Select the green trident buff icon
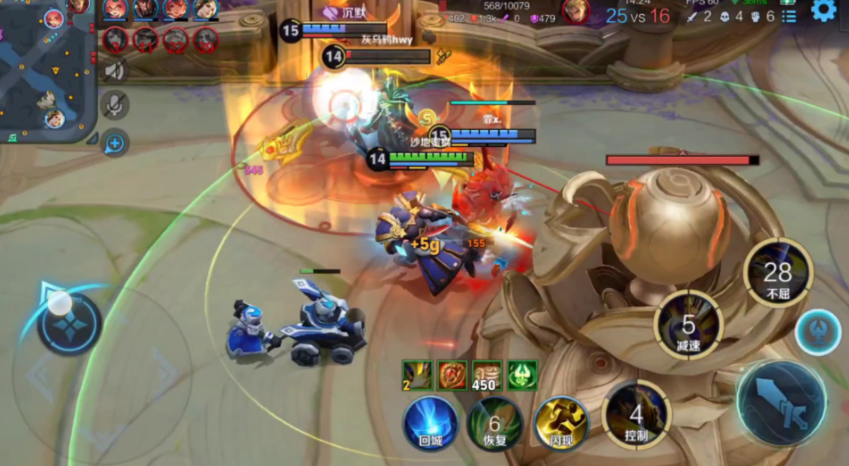The height and width of the screenshot is (466, 849). (x=522, y=375)
